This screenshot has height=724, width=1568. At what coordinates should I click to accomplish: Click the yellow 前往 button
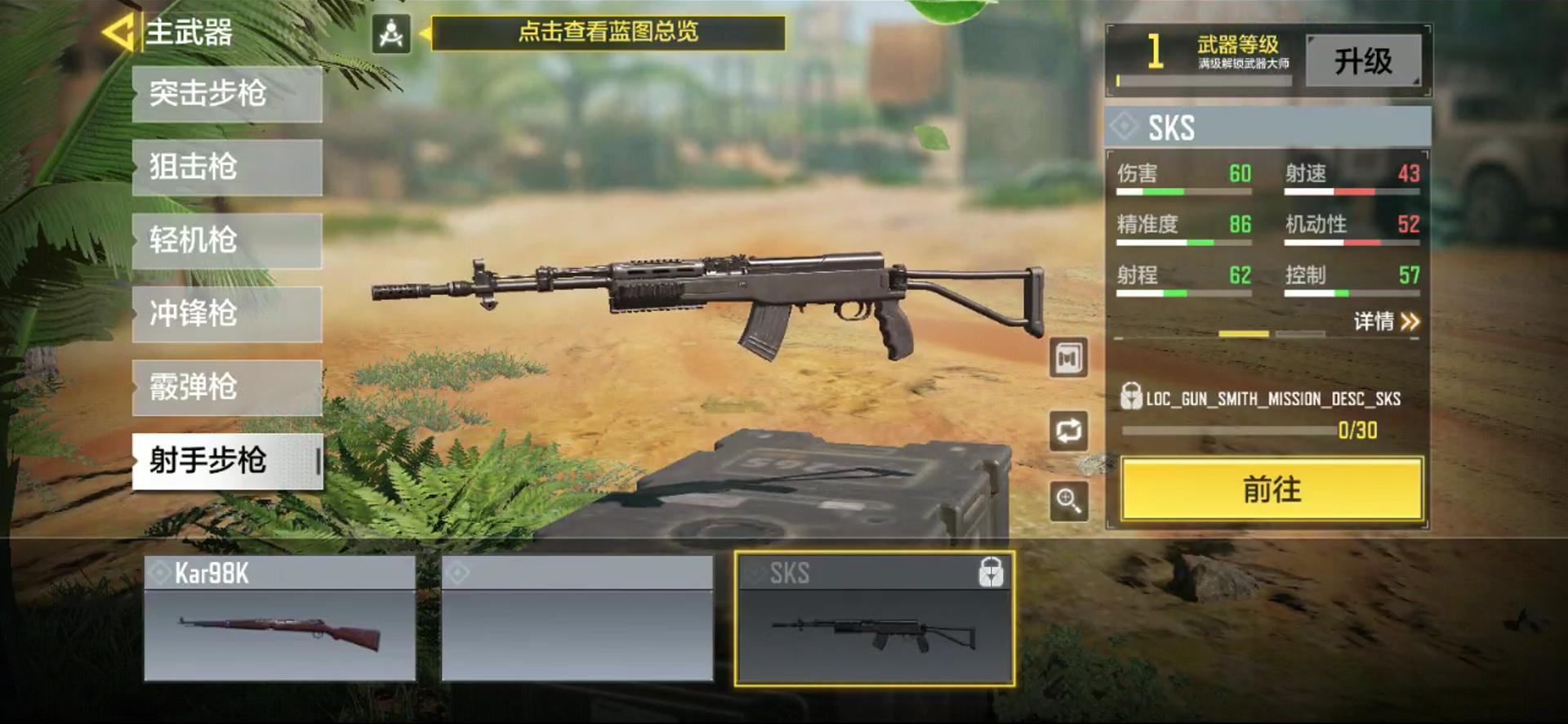[x=1268, y=491]
